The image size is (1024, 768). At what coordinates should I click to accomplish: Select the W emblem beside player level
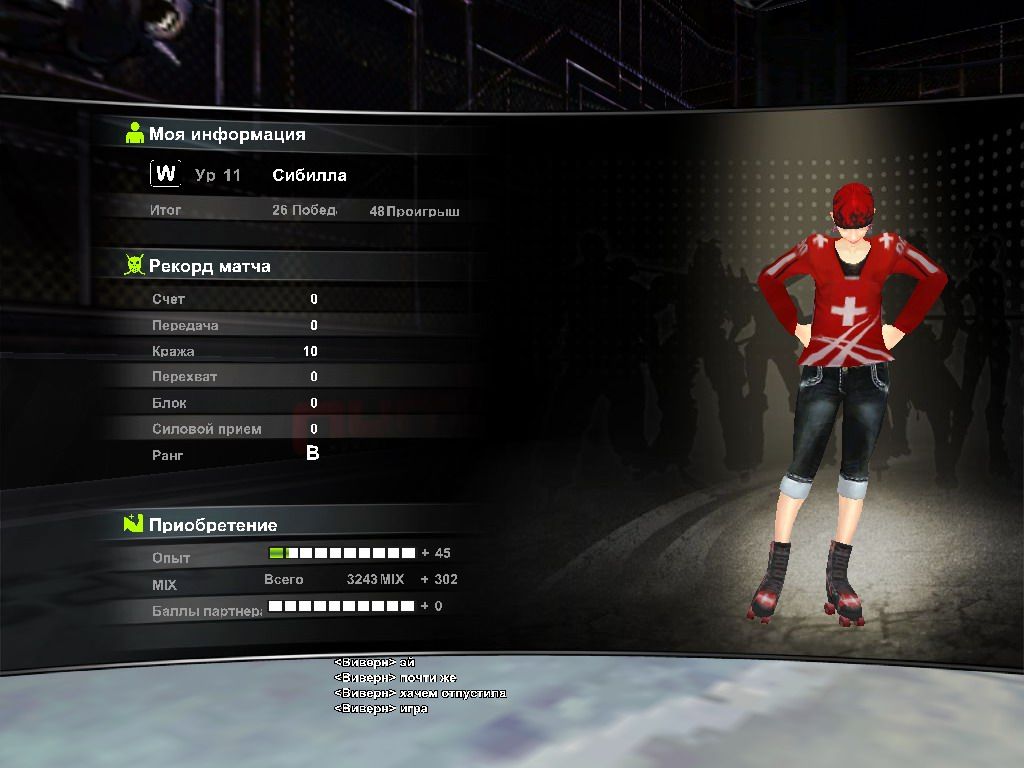pos(166,174)
